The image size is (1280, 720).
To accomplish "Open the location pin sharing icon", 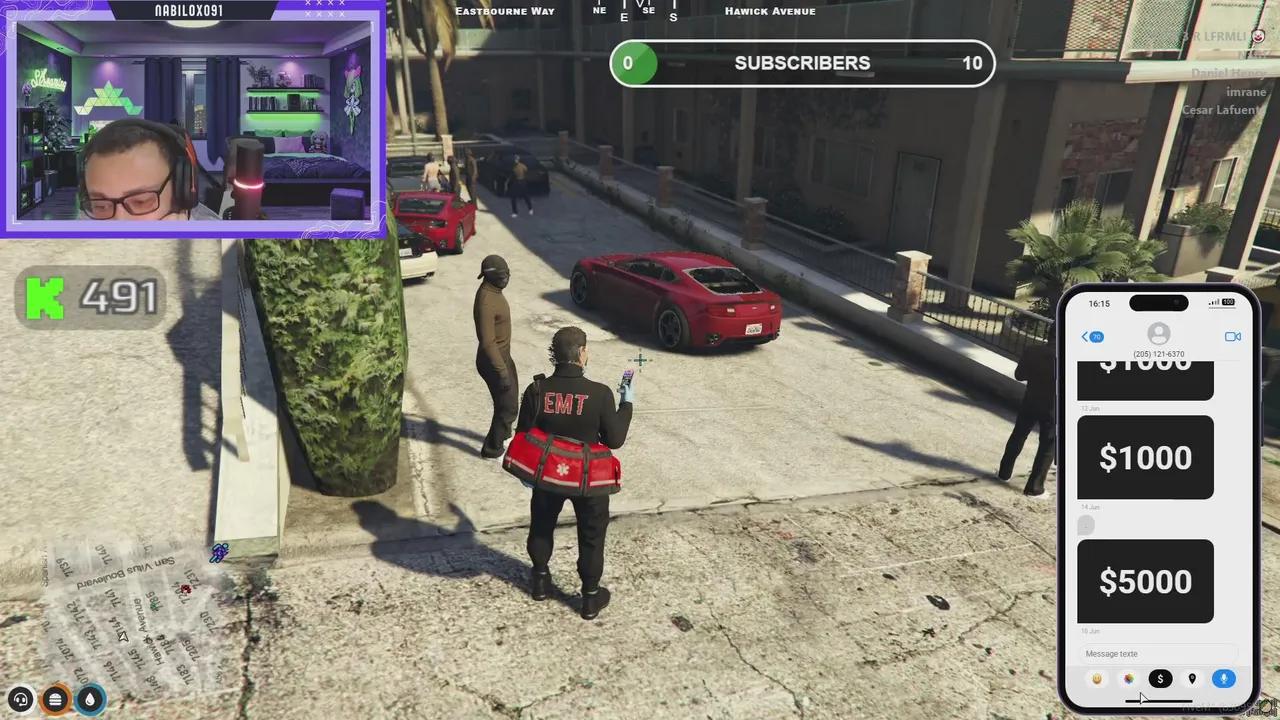I will (1192, 679).
